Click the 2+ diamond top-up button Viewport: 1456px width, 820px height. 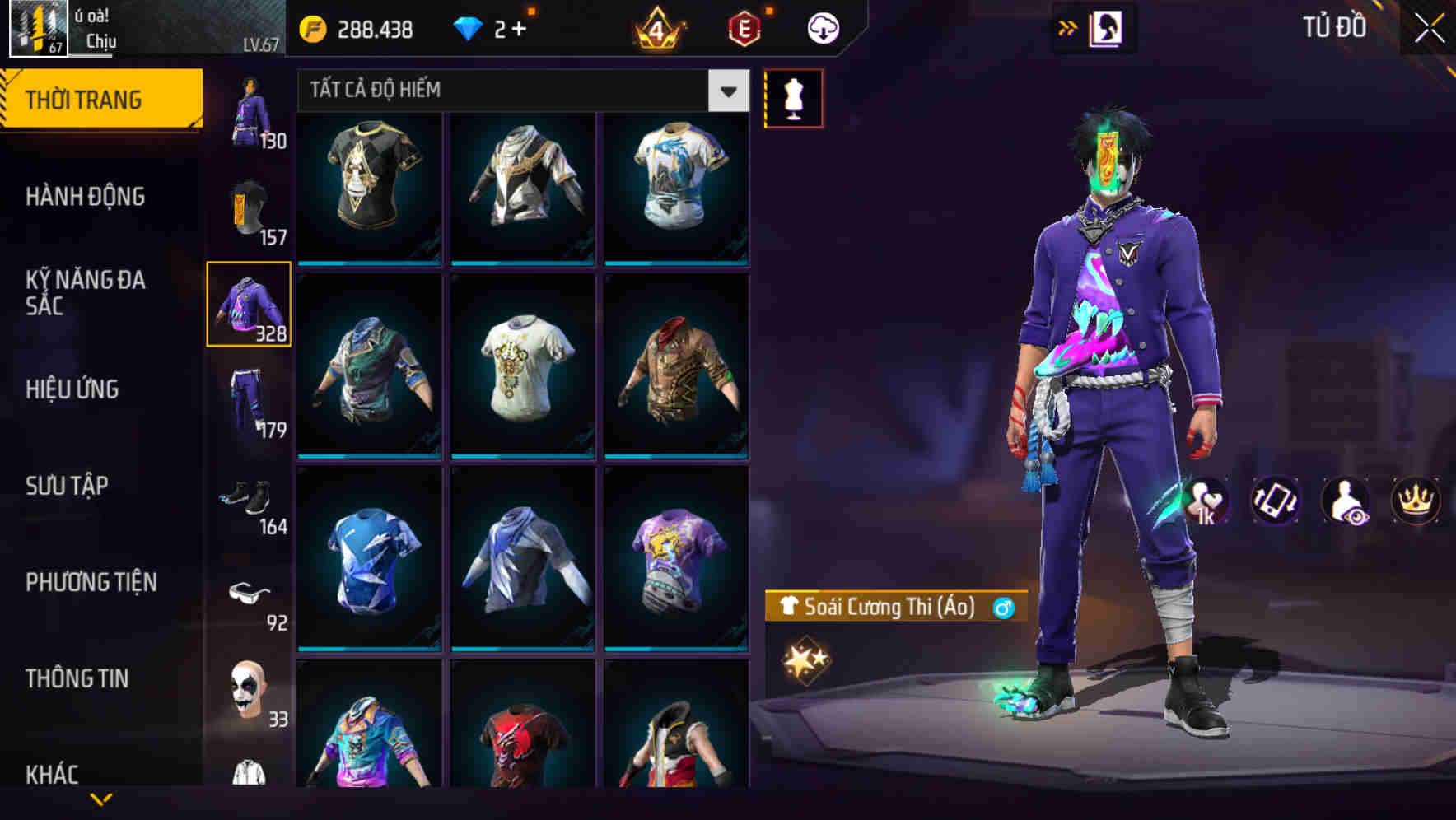(511, 26)
